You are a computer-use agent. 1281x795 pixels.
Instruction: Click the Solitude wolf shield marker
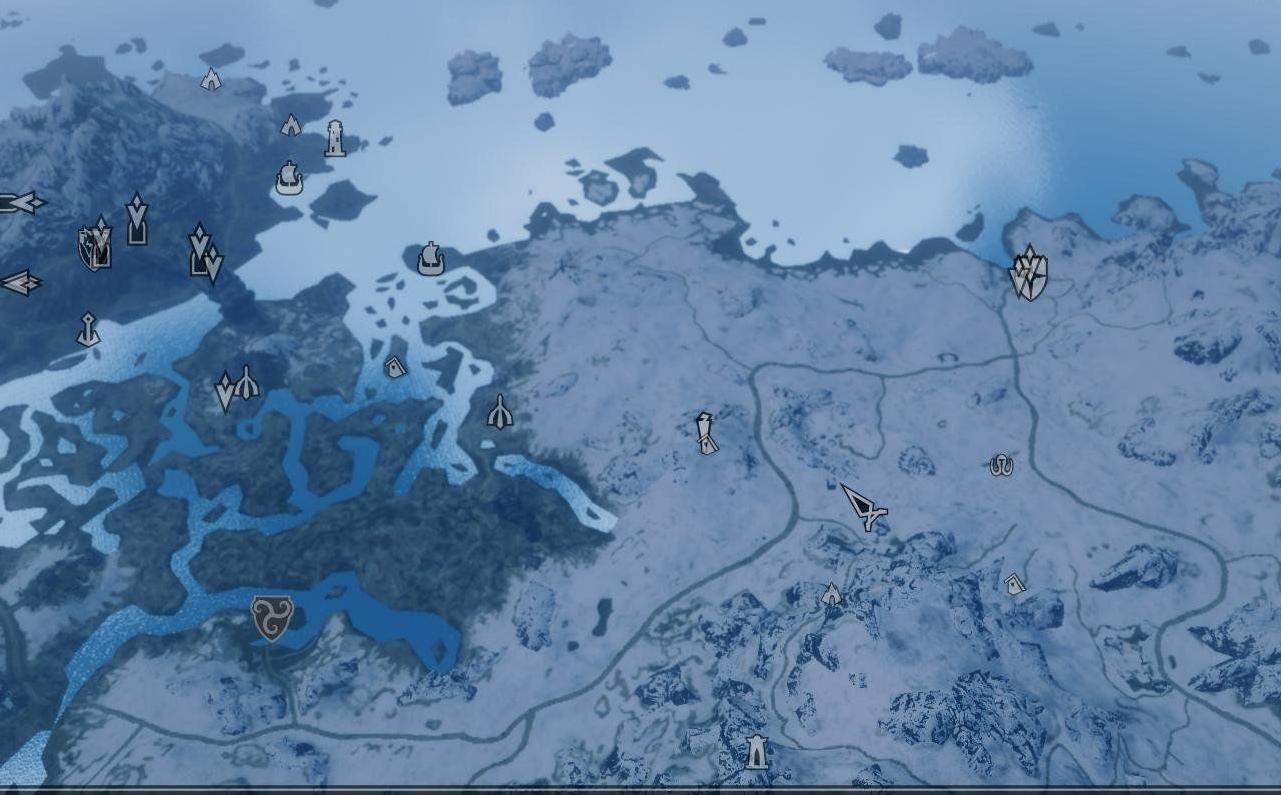pos(93,247)
